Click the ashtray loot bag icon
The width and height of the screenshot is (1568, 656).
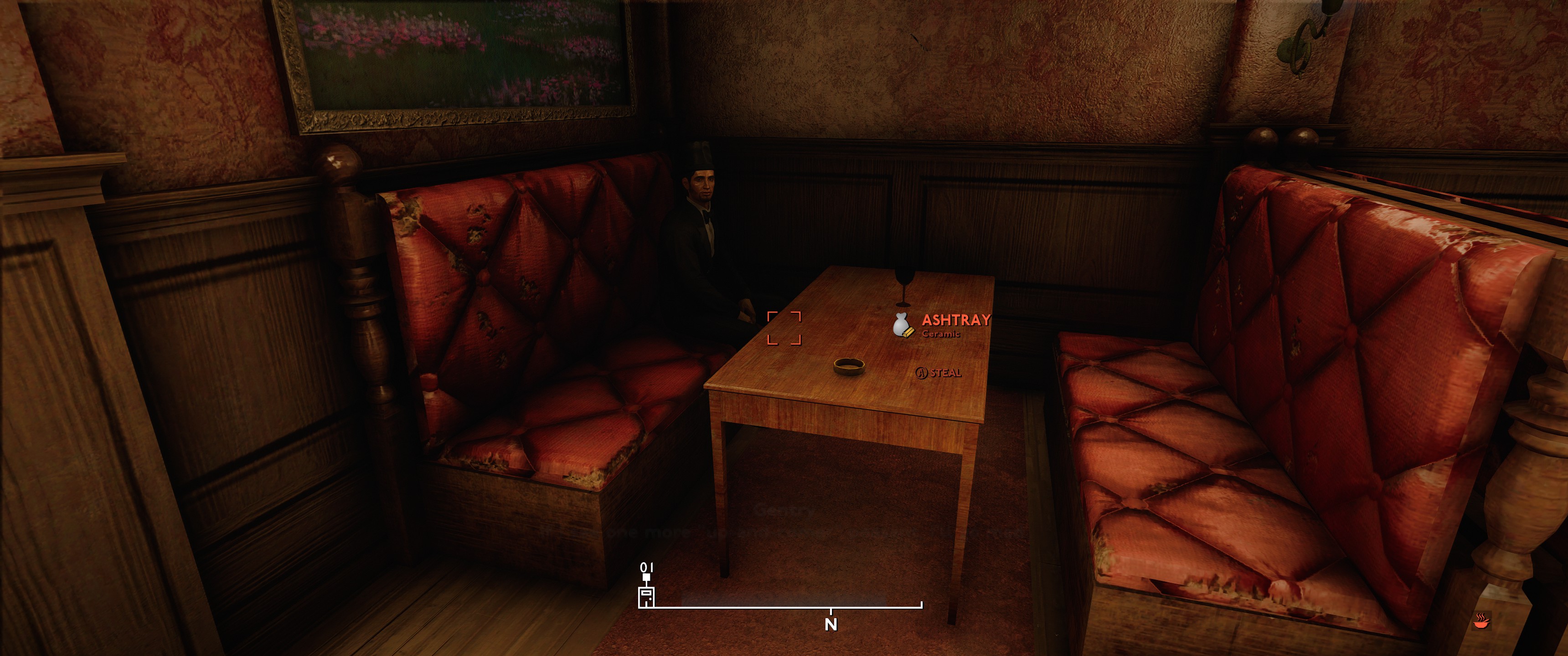[903, 325]
